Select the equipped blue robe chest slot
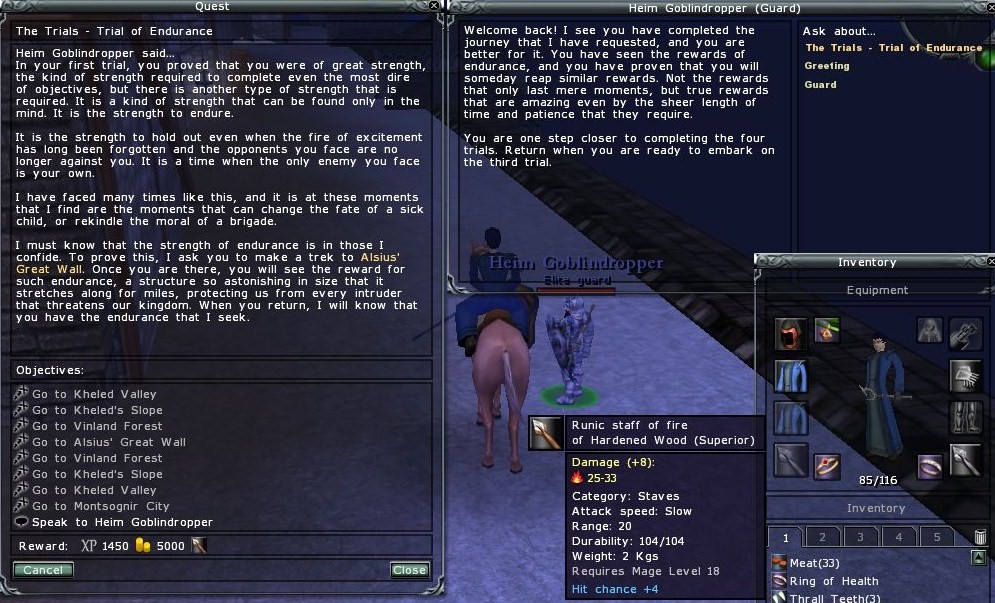Image resolution: width=995 pixels, height=603 pixels. 790,377
